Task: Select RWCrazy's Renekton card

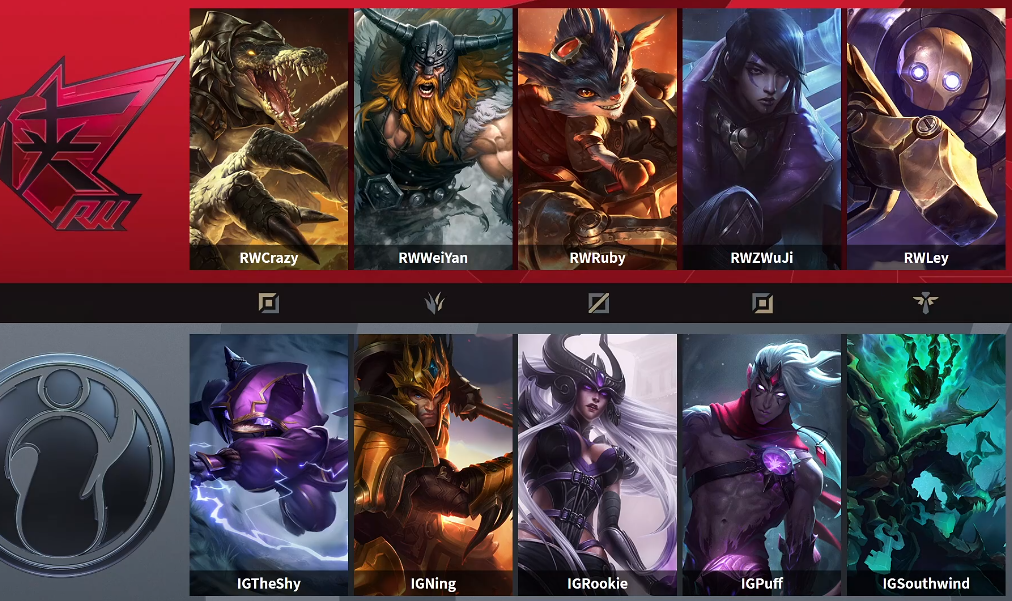Action: coord(269,140)
